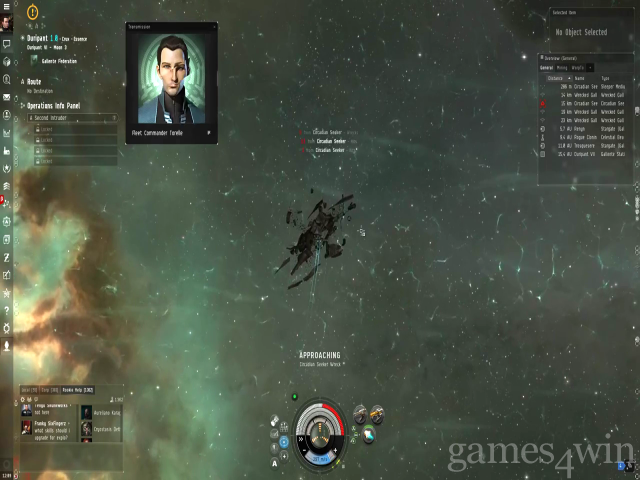
Task: Click the ship capacitor and status dial
Action: (321, 430)
